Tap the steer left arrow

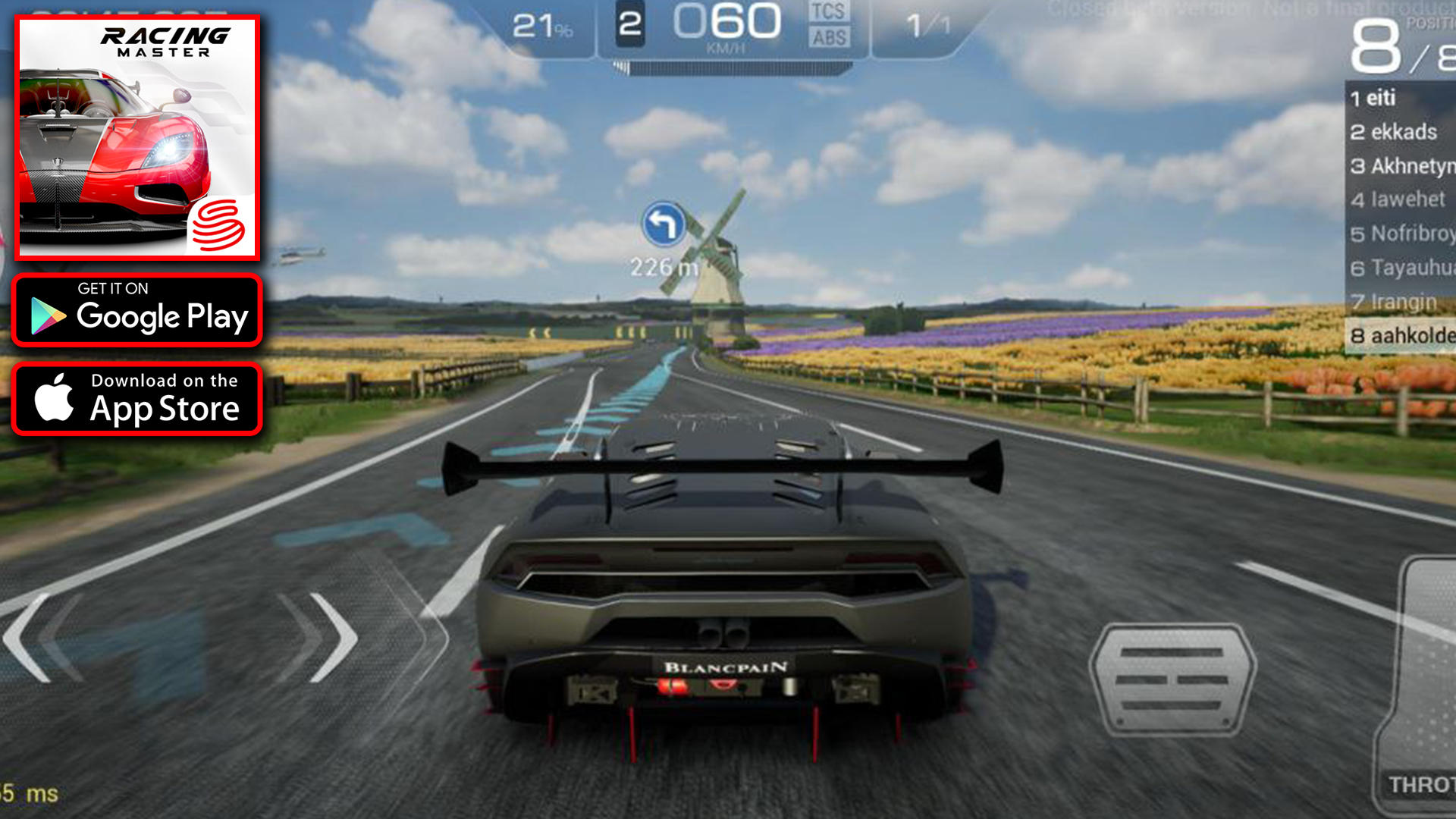point(34,639)
